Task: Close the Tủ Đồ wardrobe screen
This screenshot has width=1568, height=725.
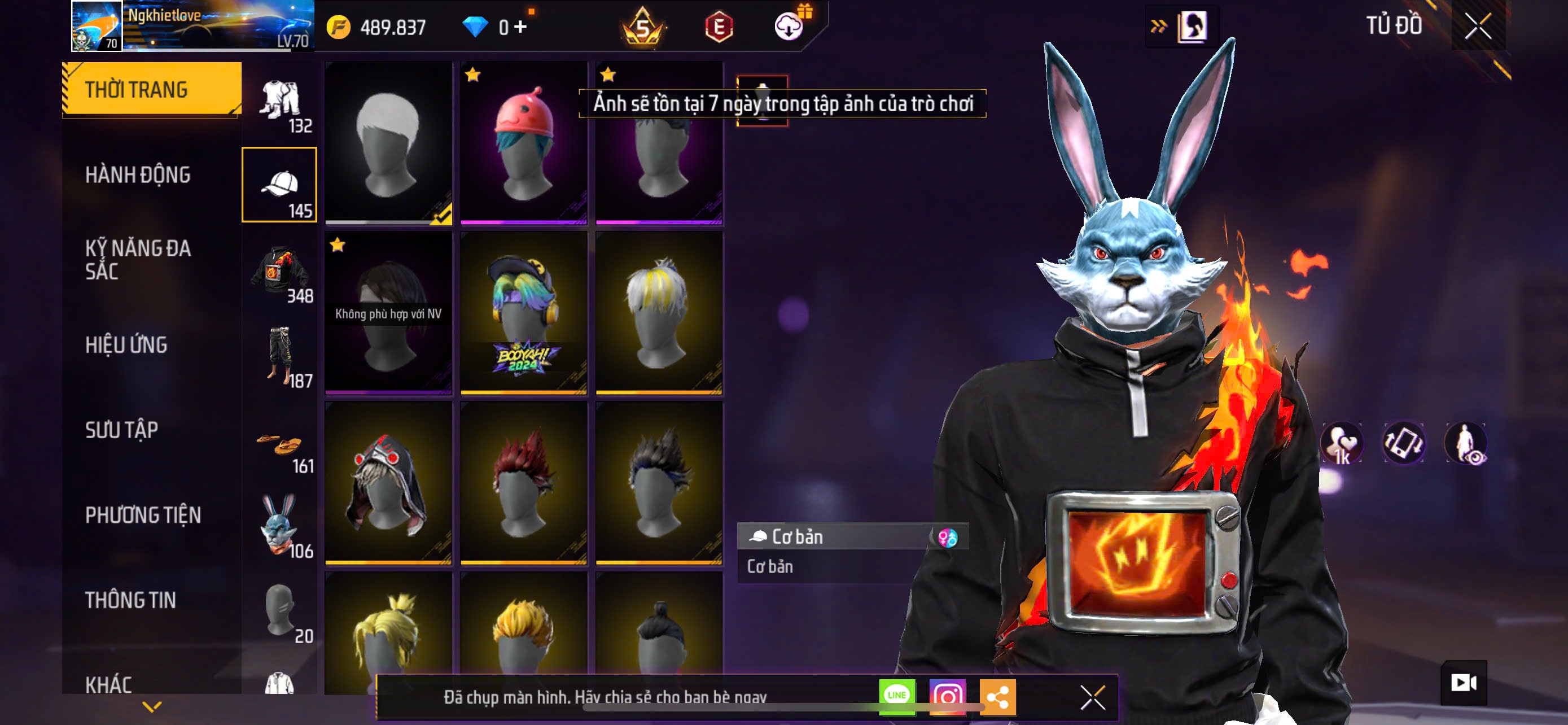Action: coord(1478,26)
